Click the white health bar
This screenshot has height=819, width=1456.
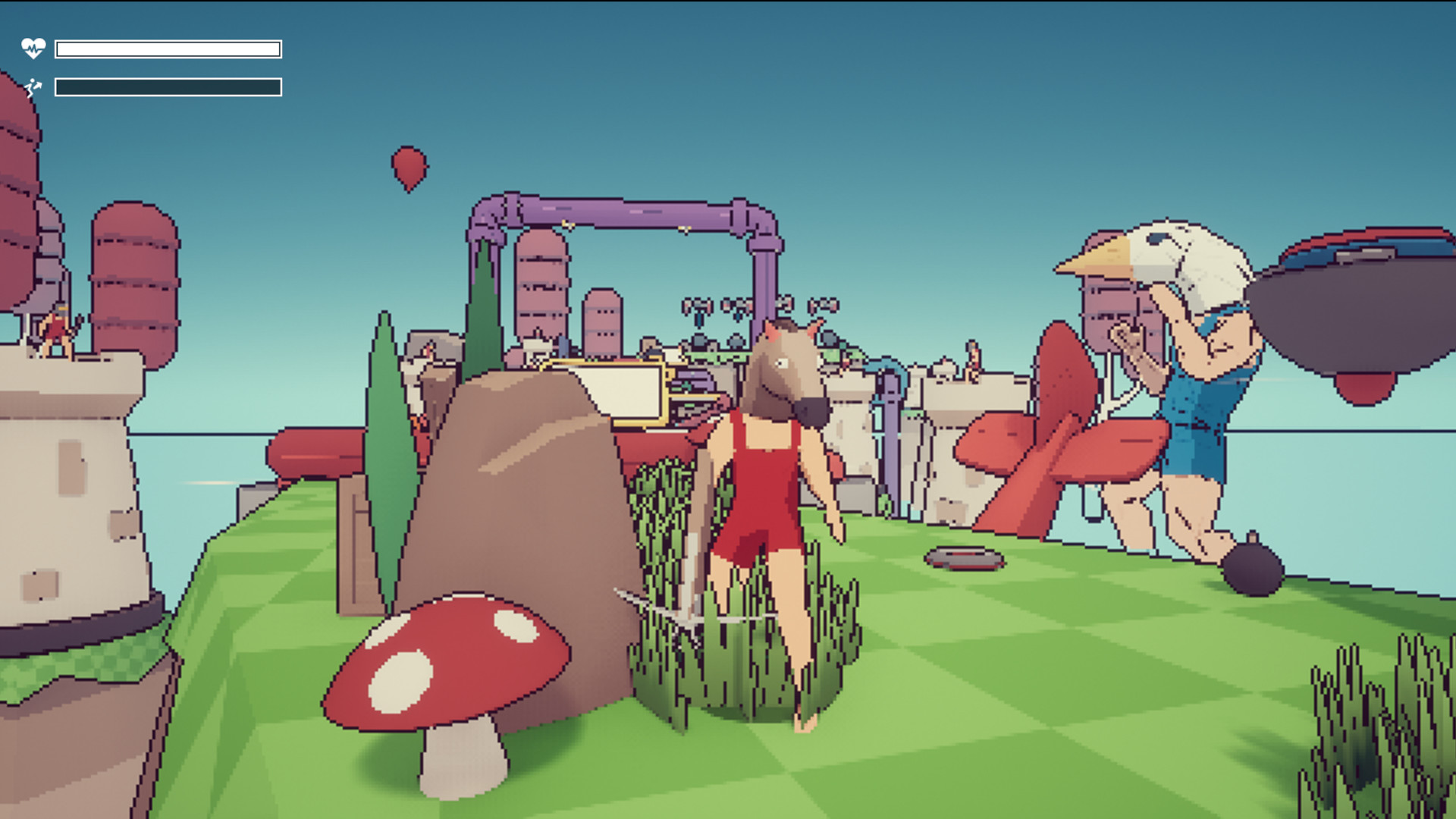click(167, 49)
